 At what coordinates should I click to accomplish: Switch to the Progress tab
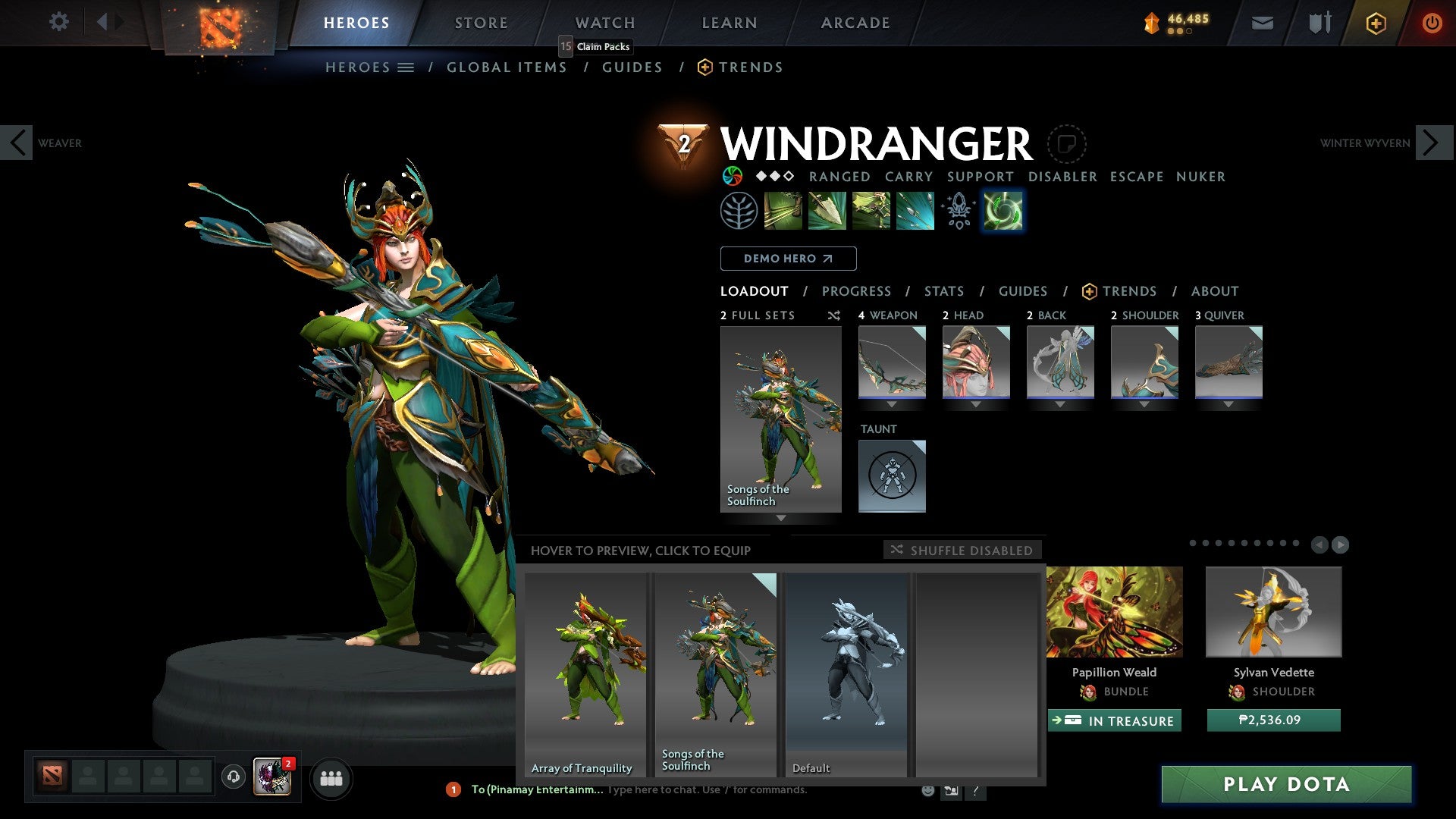(x=857, y=290)
